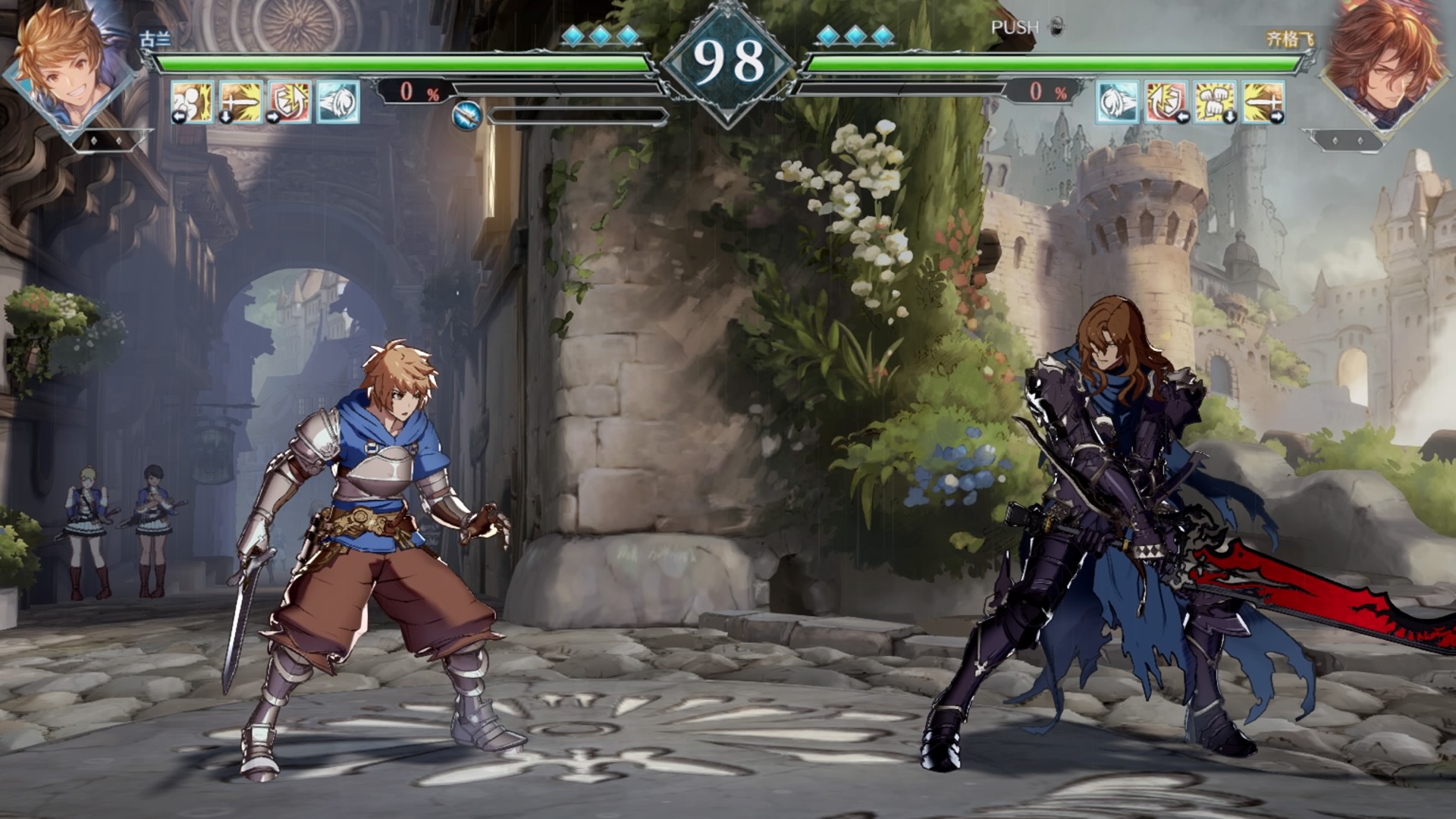
Task: Use Gran's blue projectile skill icon
Action: click(337, 102)
